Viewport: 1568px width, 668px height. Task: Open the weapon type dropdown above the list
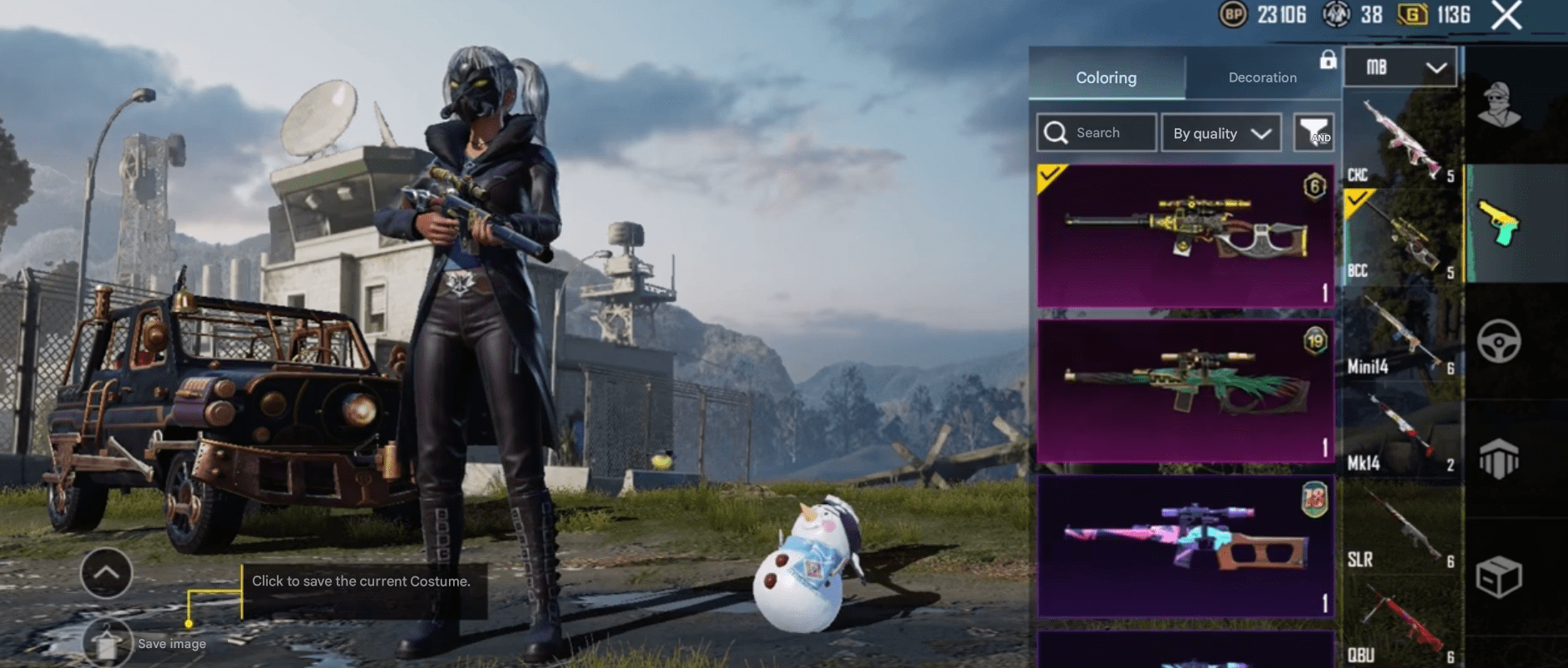pos(1400,67)
